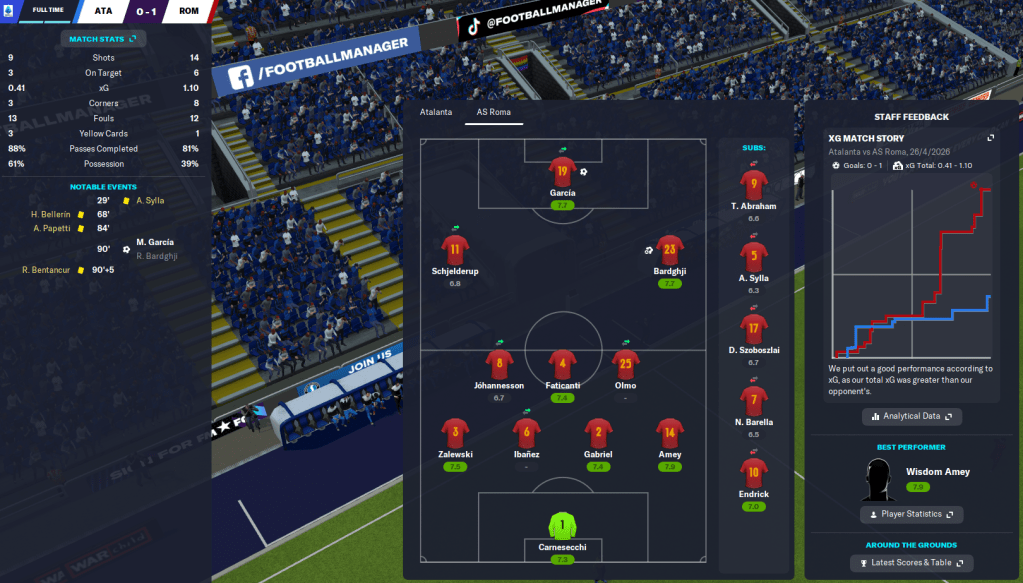1023x583 pixels.
Task: Choose Bardghji on the pitch
Action: [672, 251]
